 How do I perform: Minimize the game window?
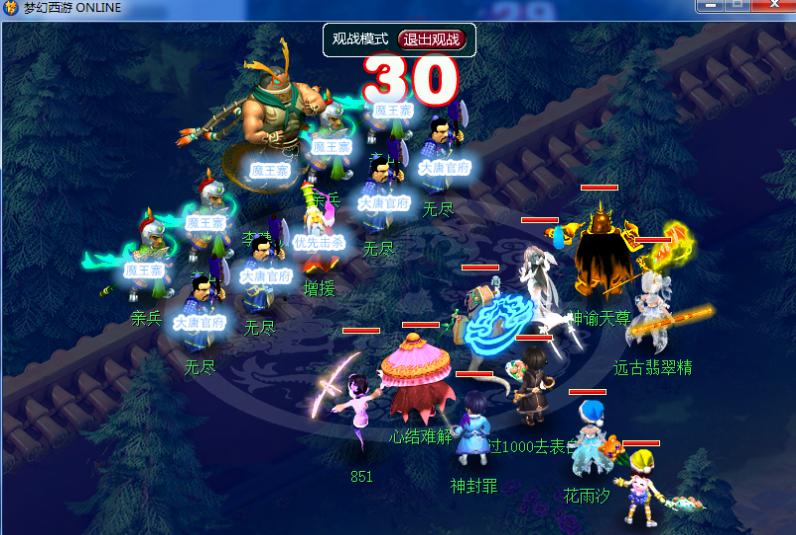pos(709,5)
